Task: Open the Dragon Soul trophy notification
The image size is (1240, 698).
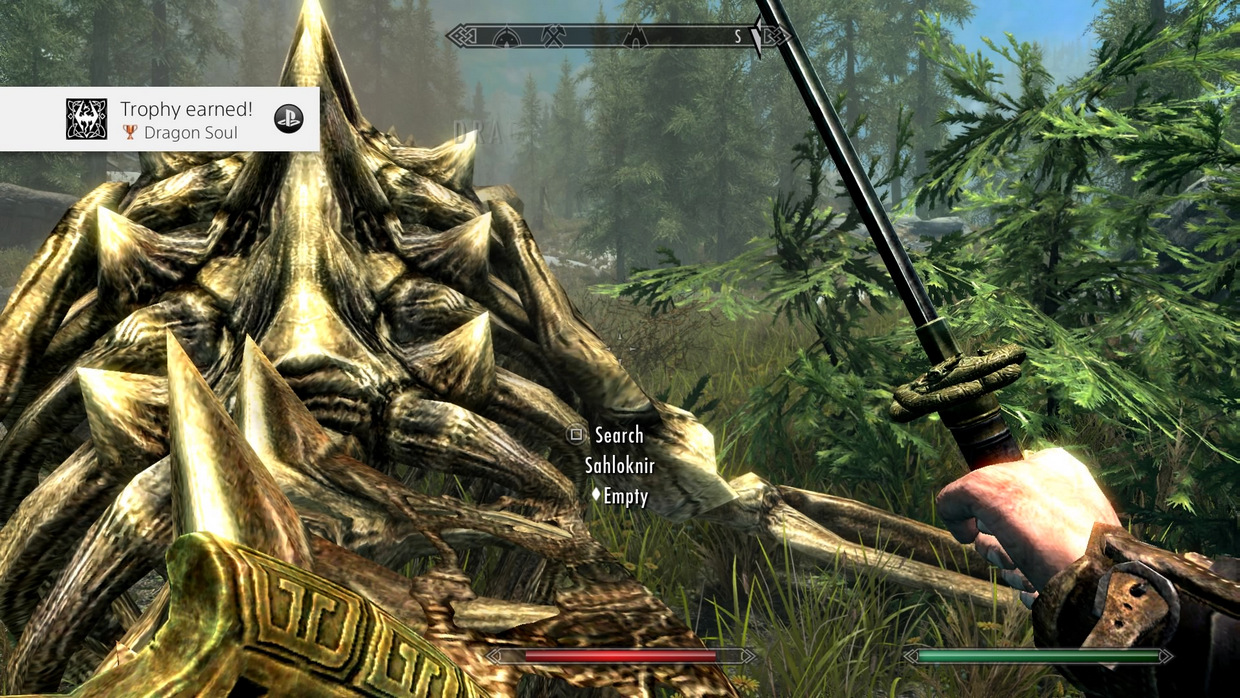Action: (160, 119)
